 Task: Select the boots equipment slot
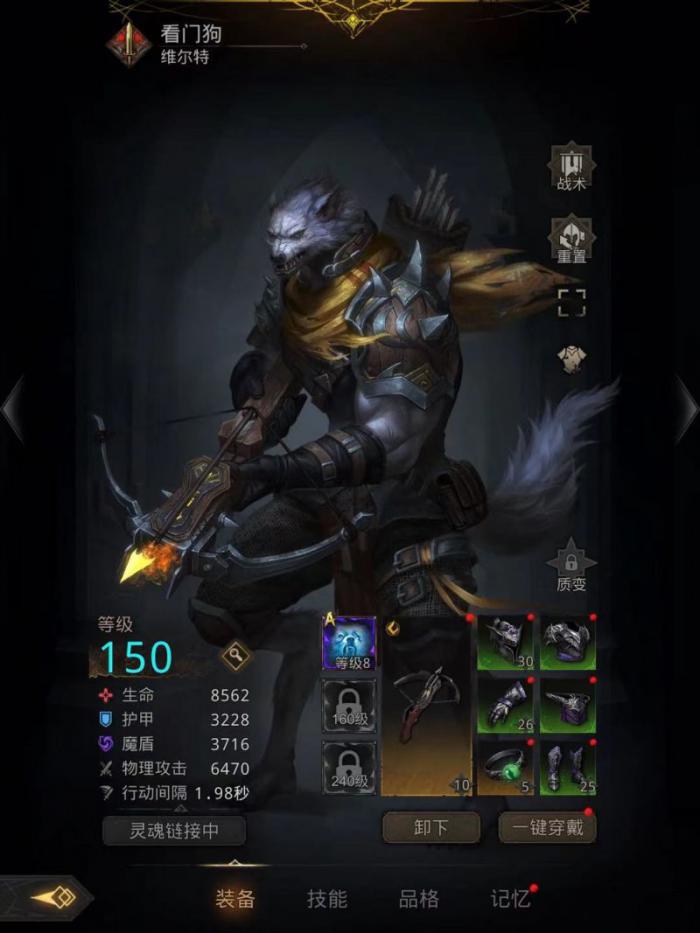[568, 768]
